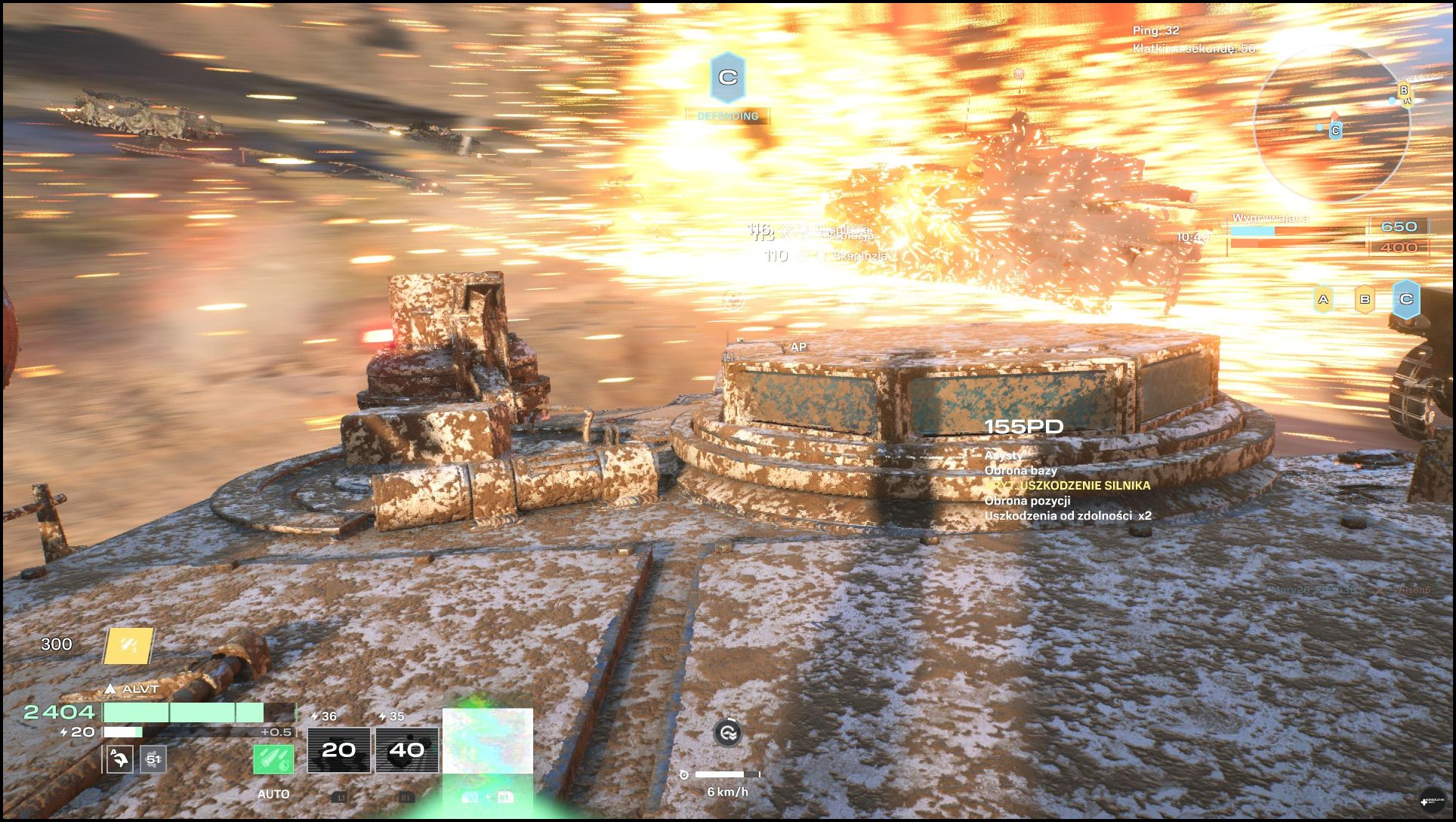Select capture point B in objective row
The width and height of the screenshot is (1456, 822).
1365,300
